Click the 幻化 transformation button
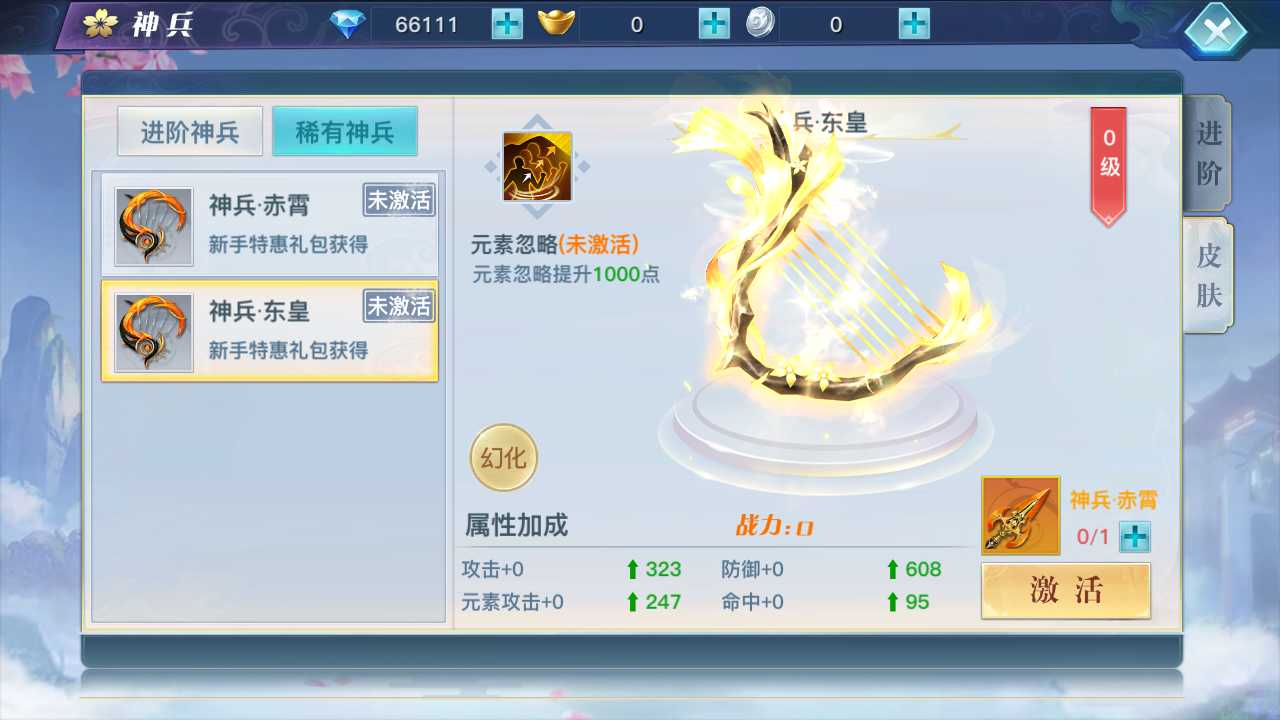Viewport: 1280px width, 720px height. click(503, 457)
